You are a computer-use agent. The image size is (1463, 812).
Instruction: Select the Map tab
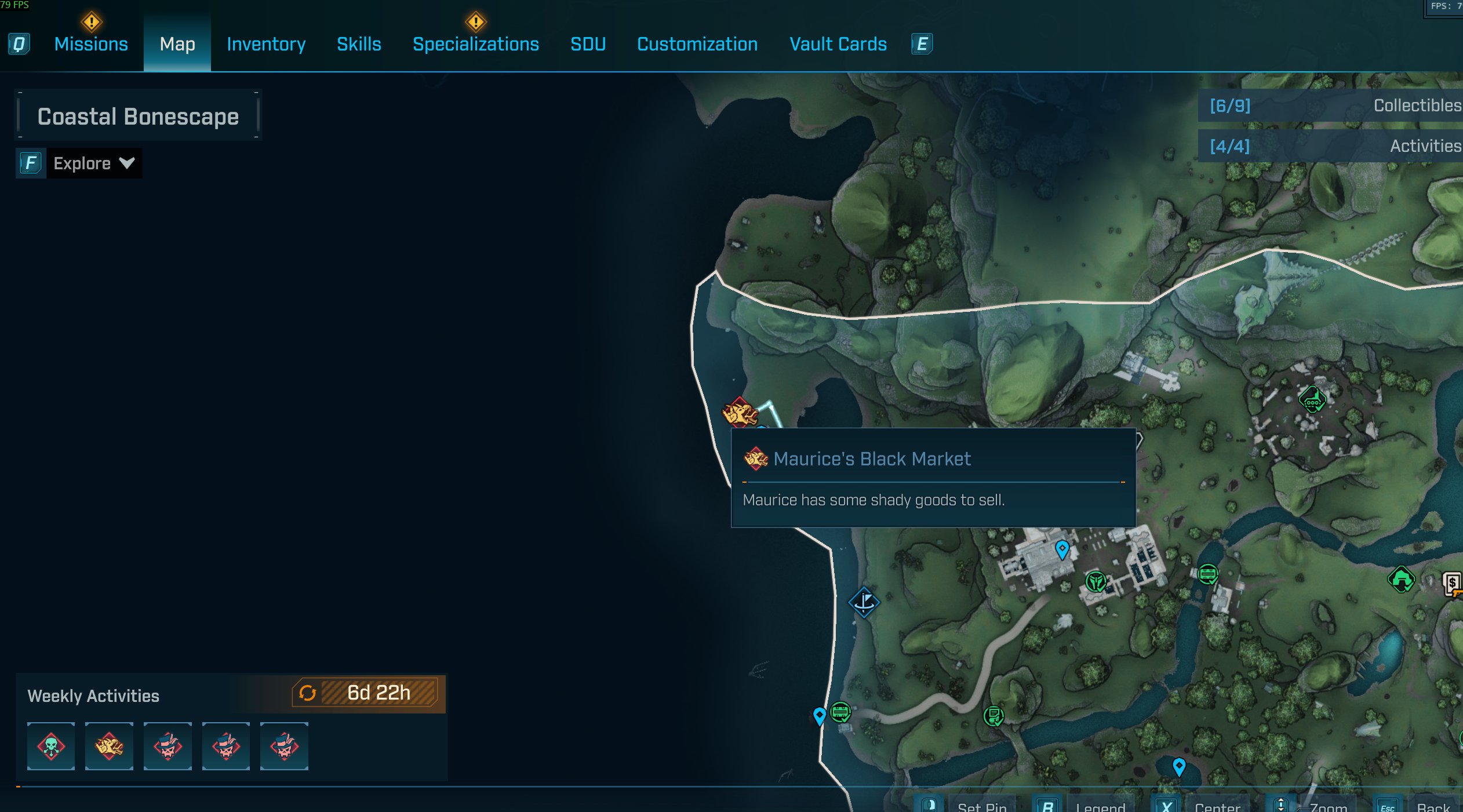pos(177,44)
